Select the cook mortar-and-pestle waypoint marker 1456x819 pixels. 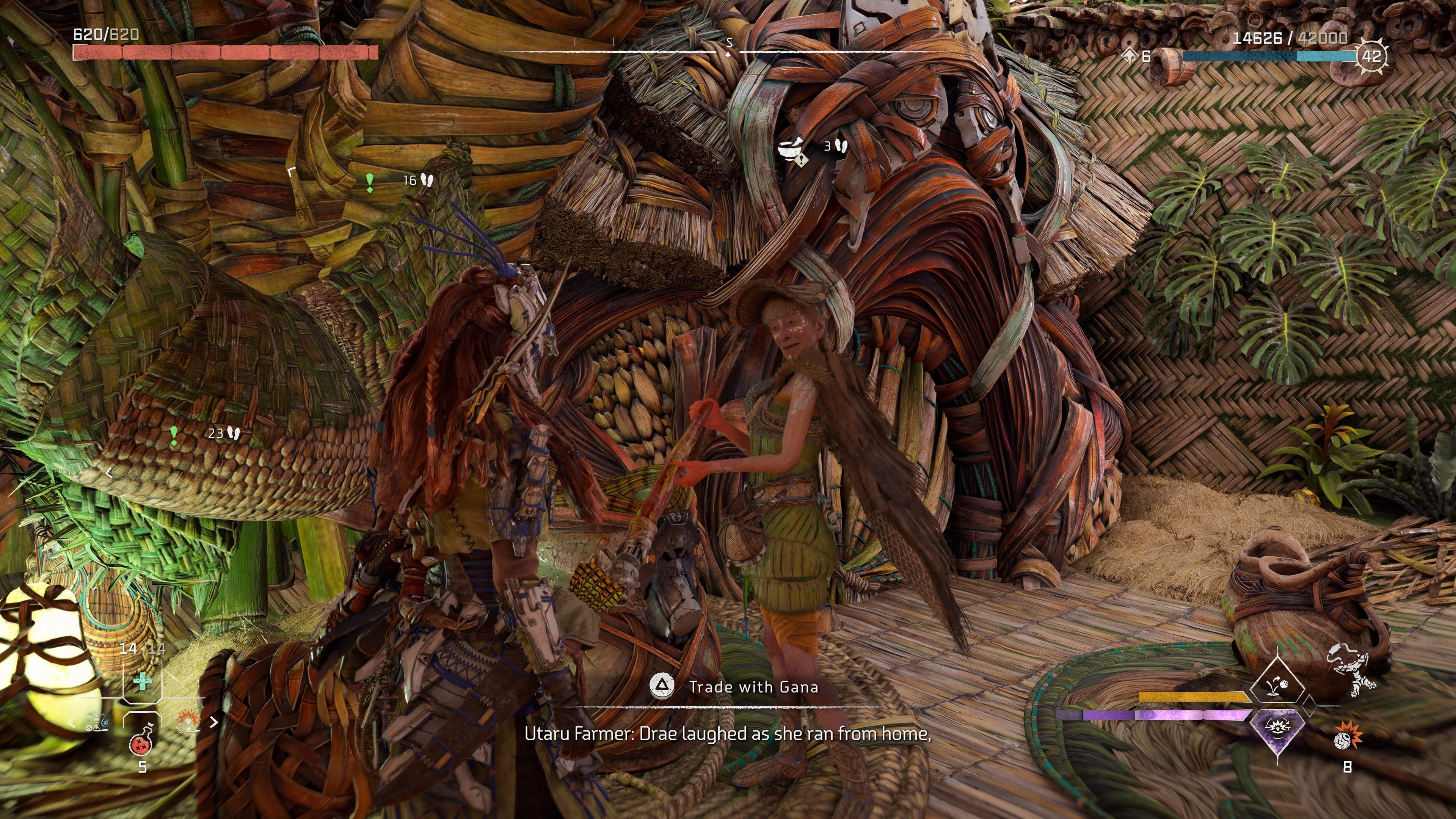point(791,150)
